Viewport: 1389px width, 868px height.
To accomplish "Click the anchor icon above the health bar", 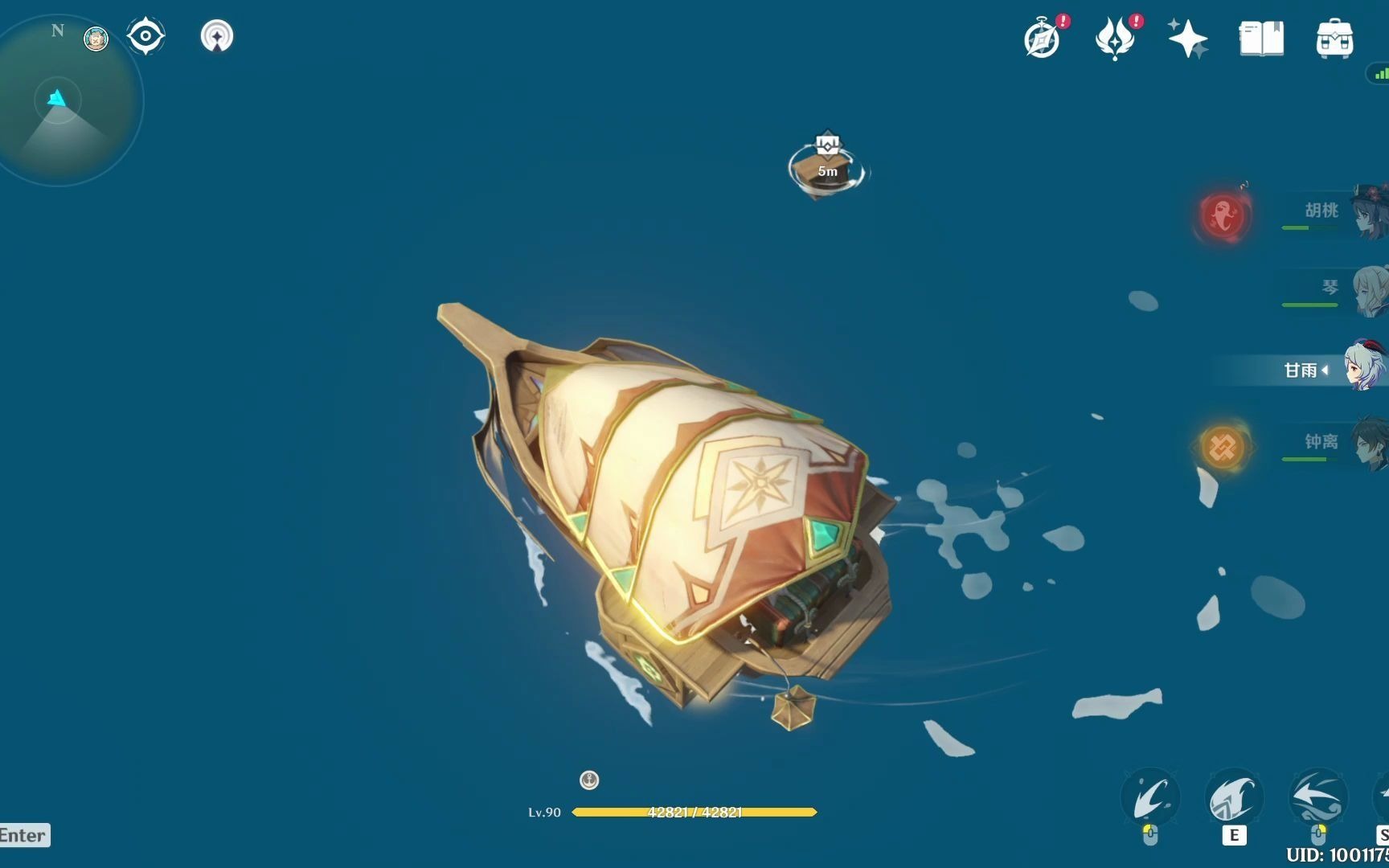I will 589,780.
